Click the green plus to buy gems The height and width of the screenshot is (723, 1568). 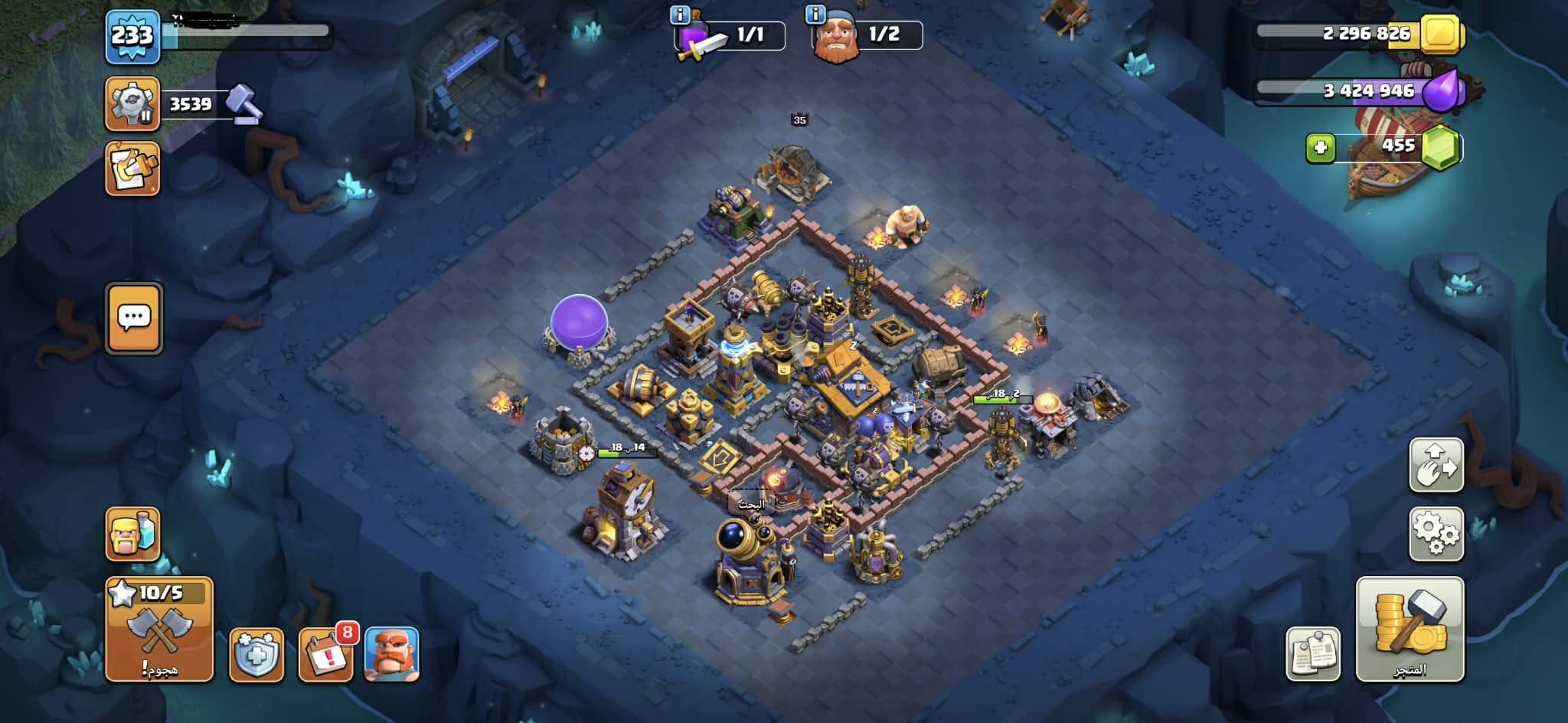point(1320,147)
